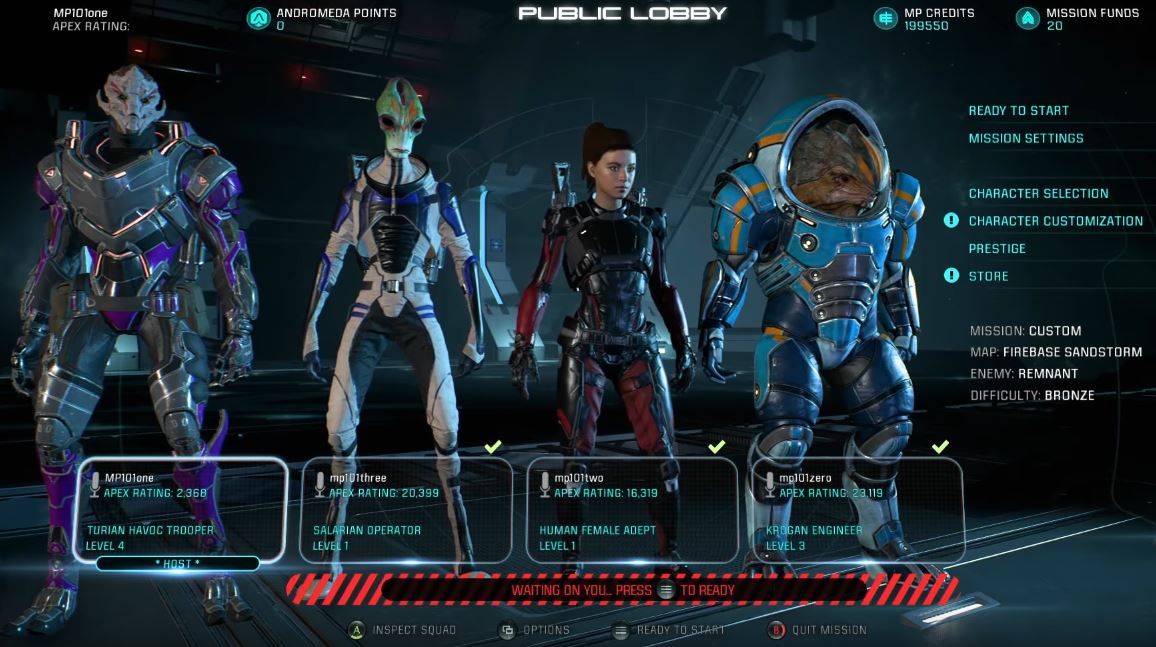Select mp101zero Krogan Engineer player card
1156x647 pixels.
pos(857,510)
